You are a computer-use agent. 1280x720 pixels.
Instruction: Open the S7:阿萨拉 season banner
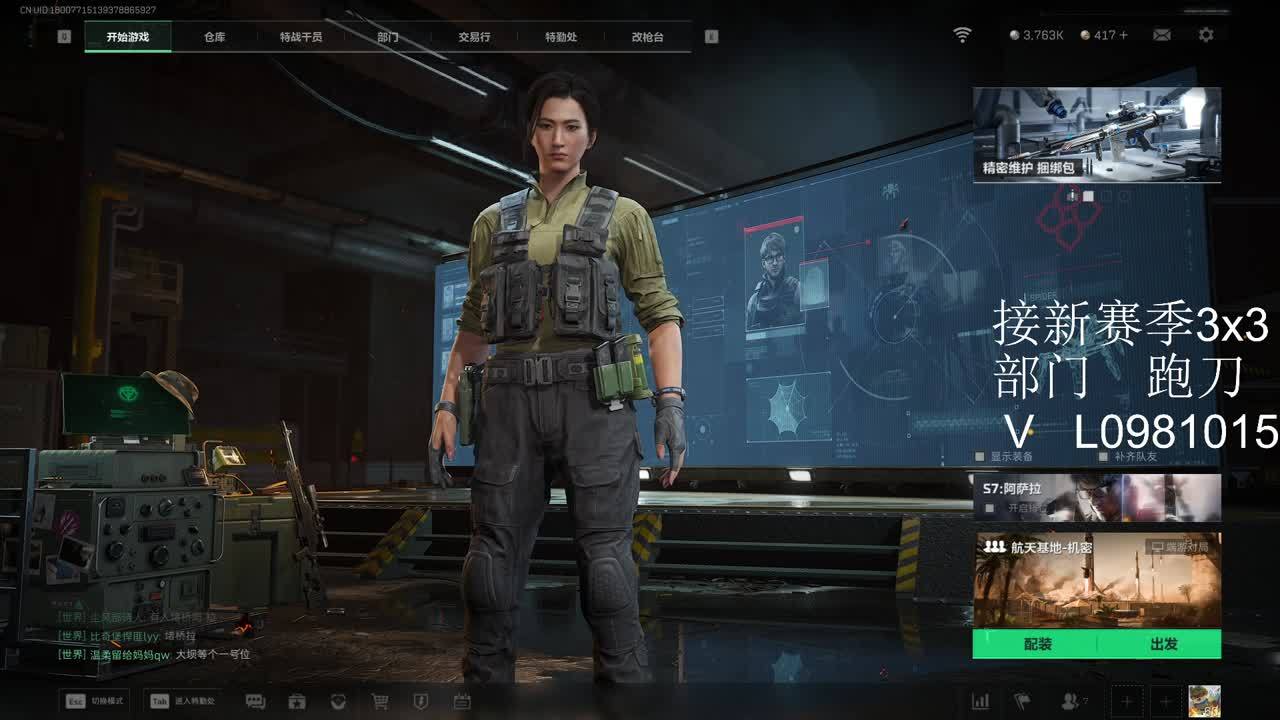point(1096,497)
